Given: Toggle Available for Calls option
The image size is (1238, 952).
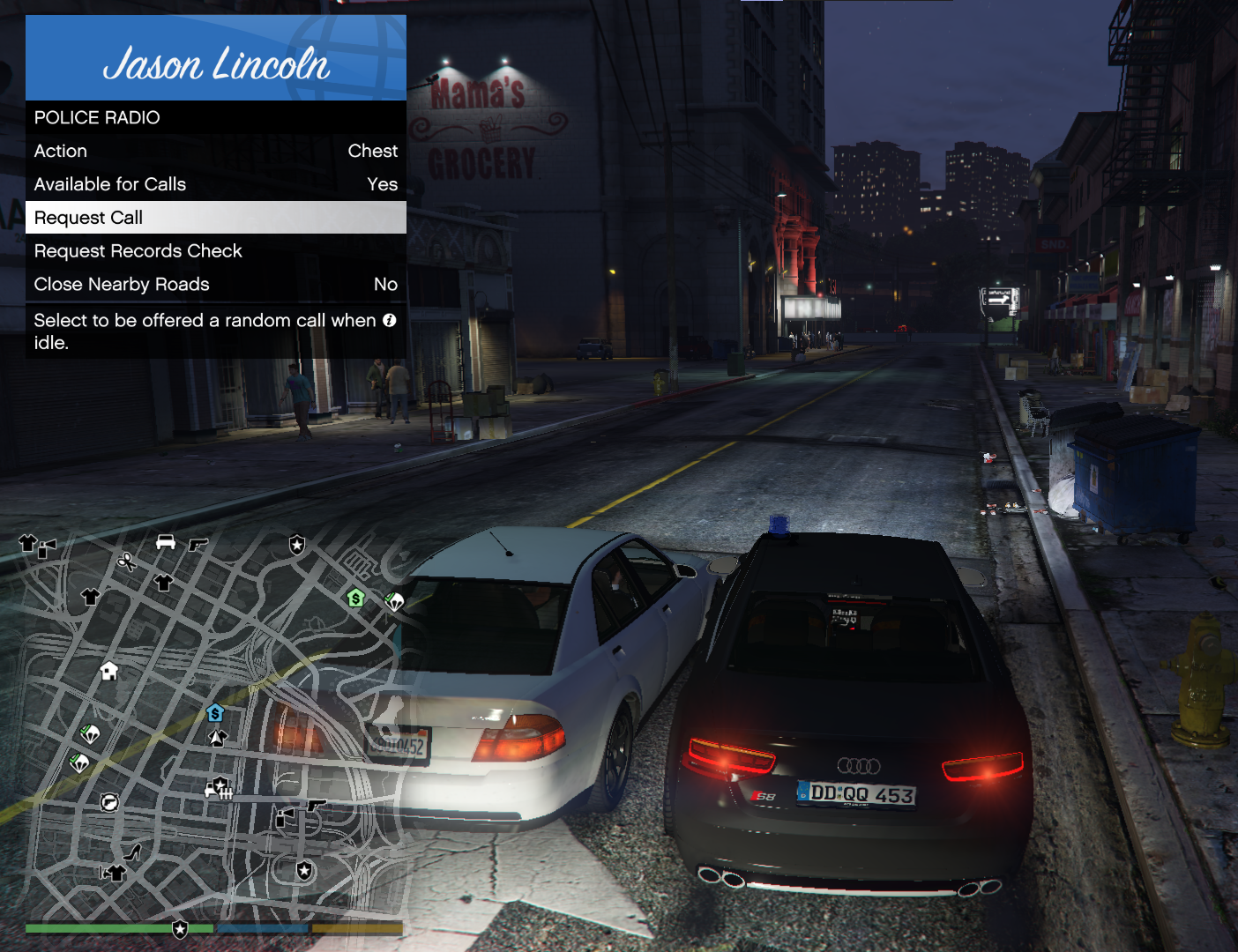Looking at the screenshot, I should pyautogui.click(x=215, y=184).
